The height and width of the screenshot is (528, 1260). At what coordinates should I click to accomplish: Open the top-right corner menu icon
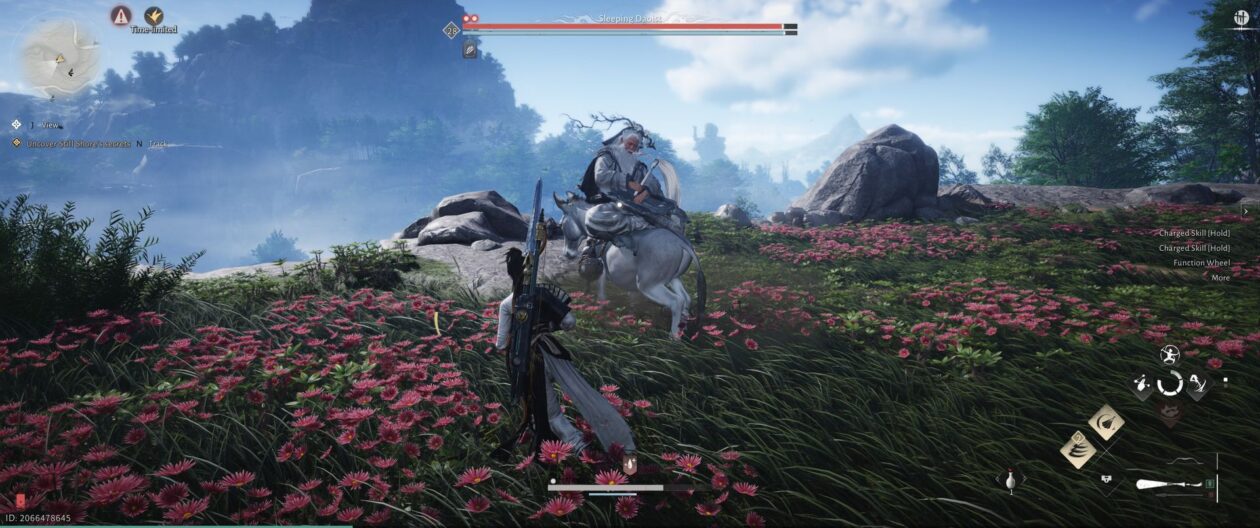(x=1241, y=18)
